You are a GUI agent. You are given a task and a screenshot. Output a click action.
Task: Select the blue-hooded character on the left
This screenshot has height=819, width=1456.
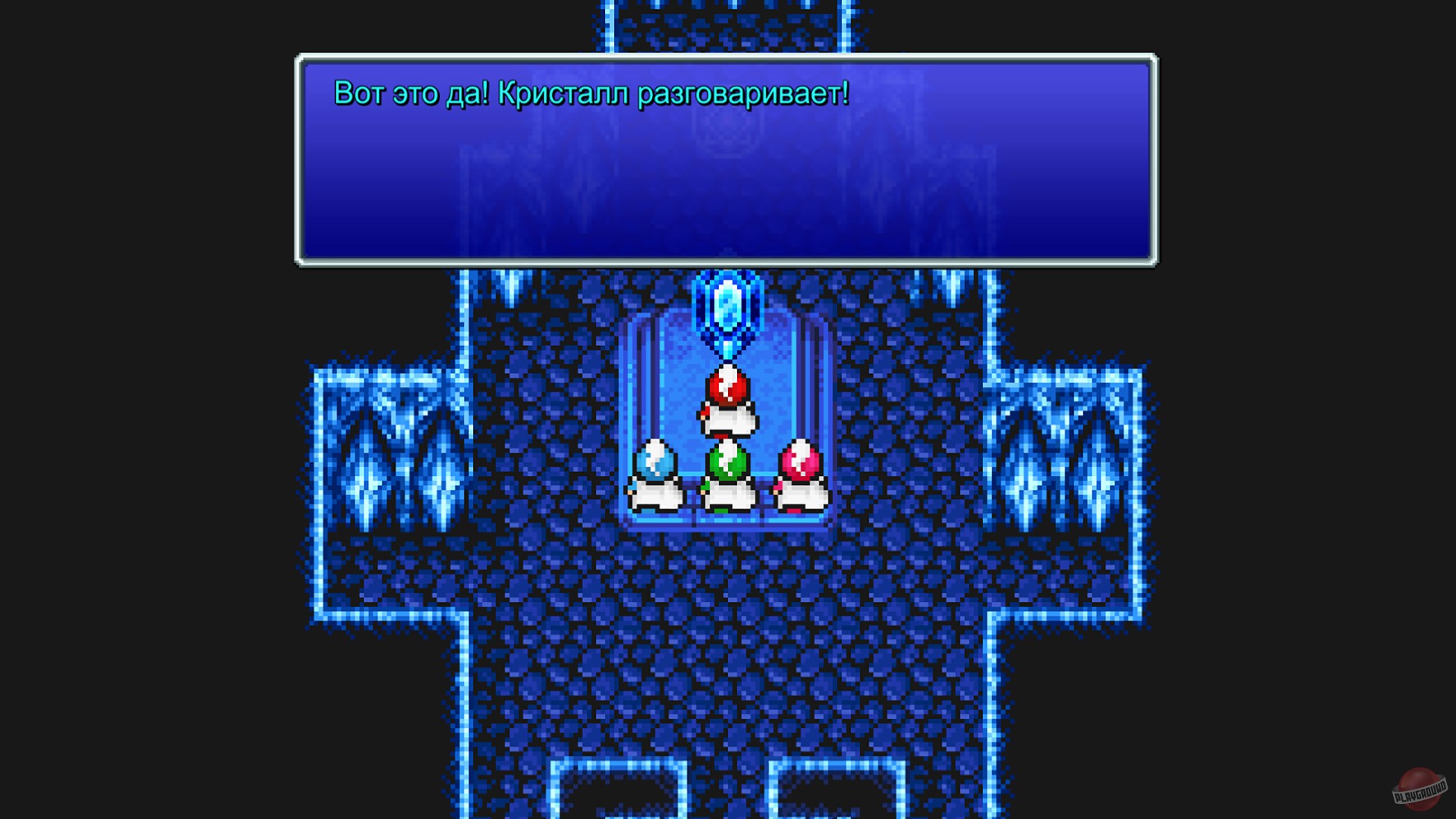coord(658,470)
